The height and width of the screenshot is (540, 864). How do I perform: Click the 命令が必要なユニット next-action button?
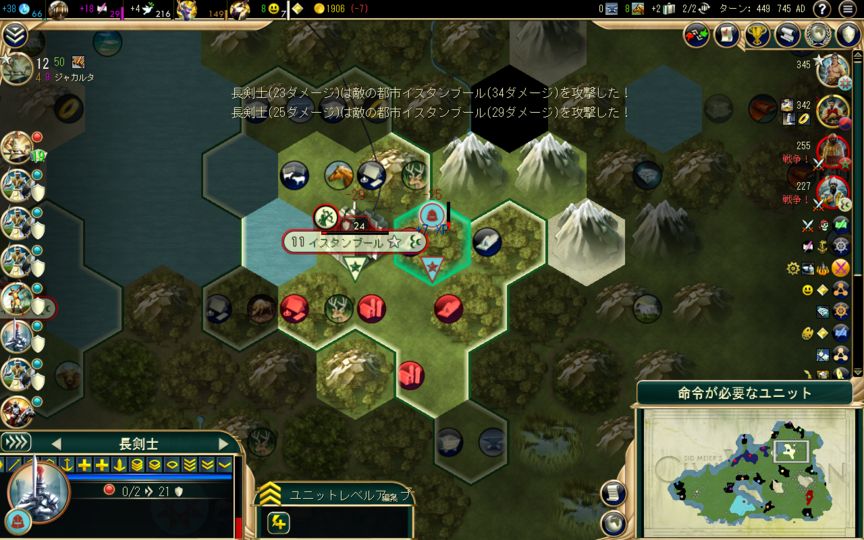(x=744, y=393)
